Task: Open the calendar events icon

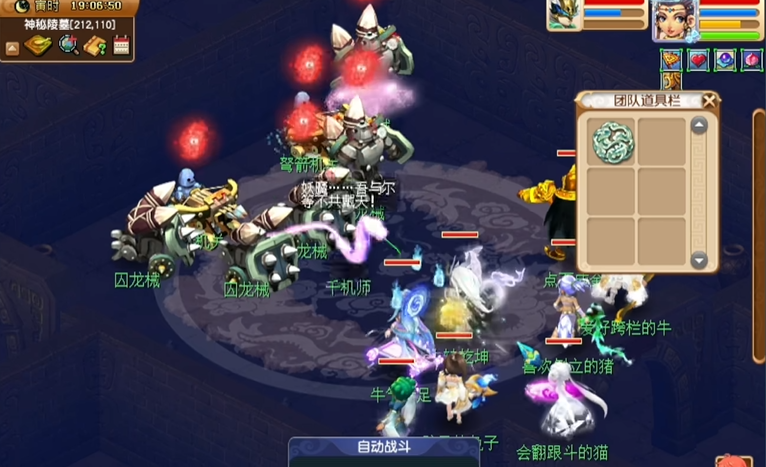Action: [x=122, y=45]
